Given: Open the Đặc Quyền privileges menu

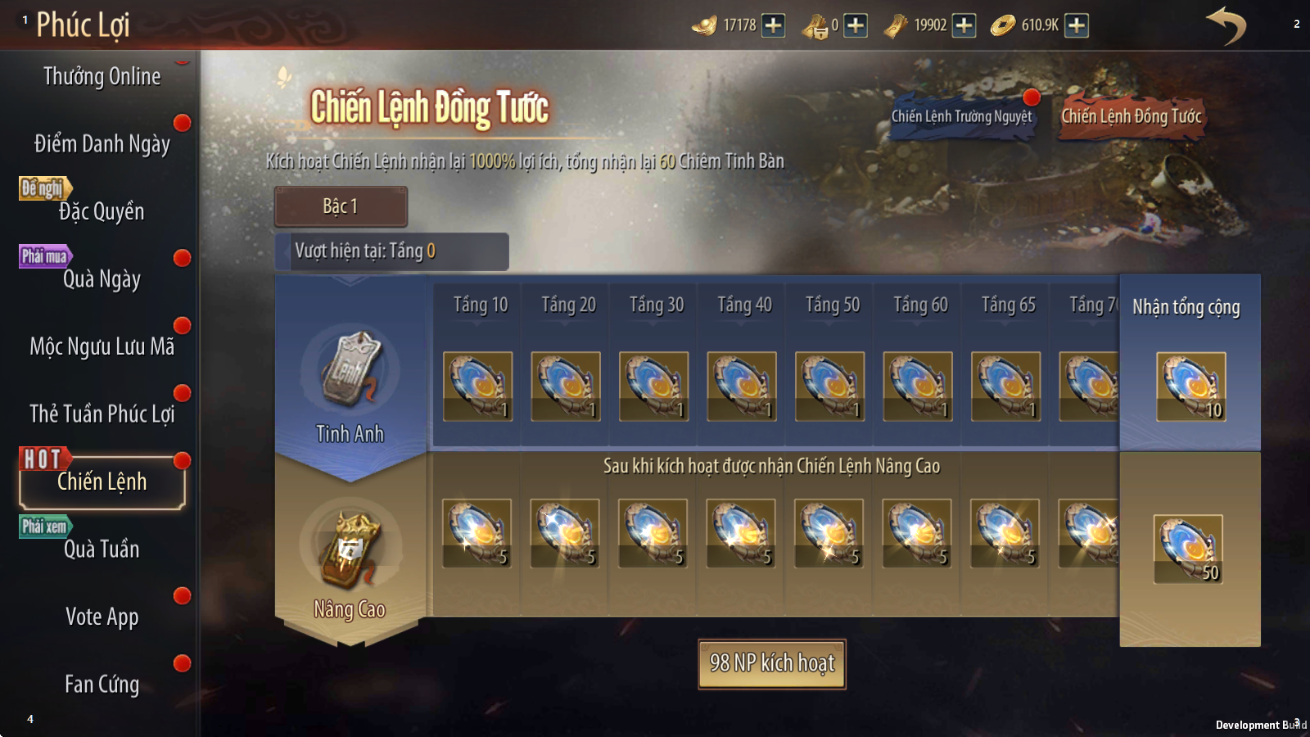Looking at the screenshot, I should [101, 211].
